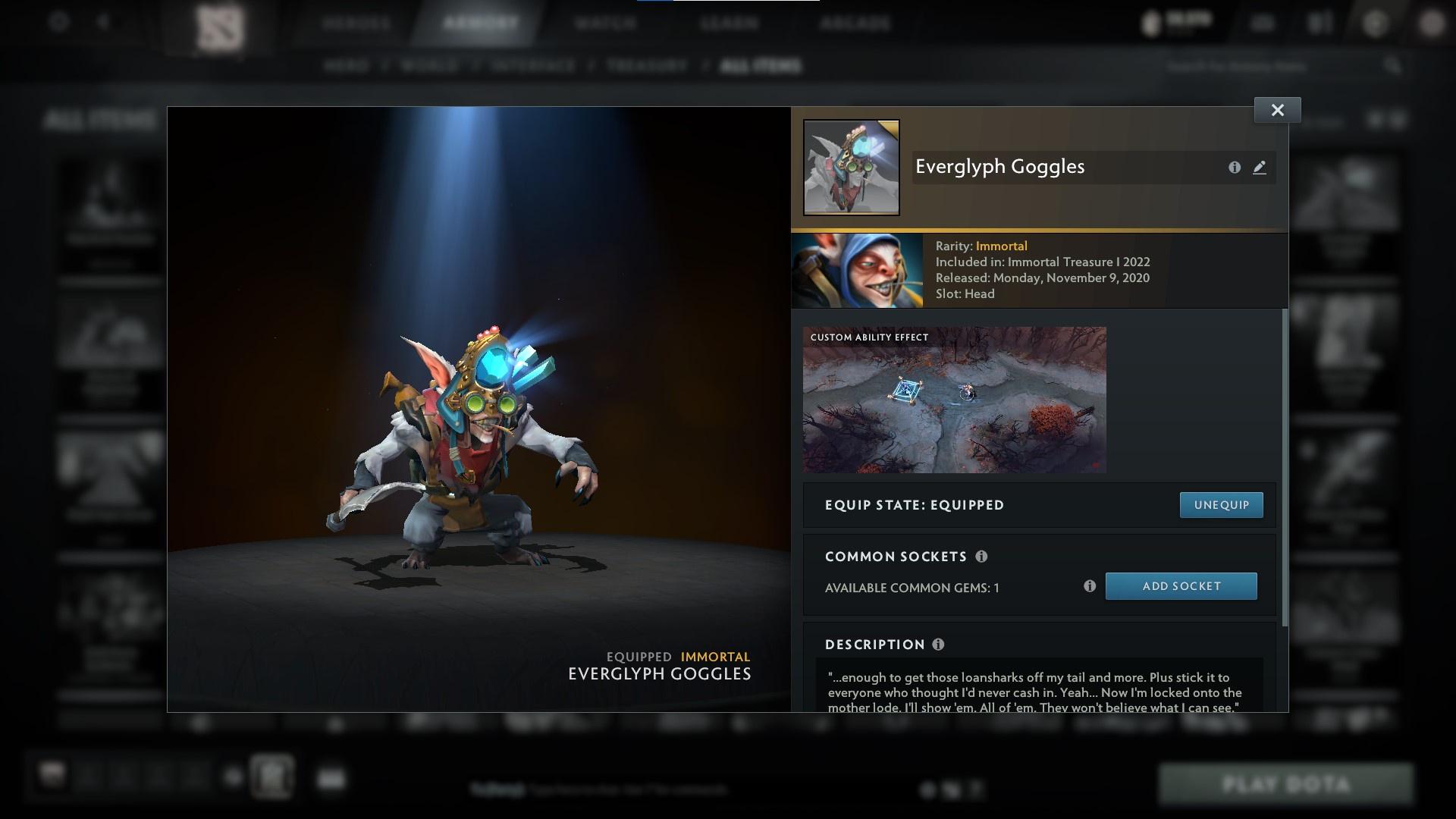Screen dimensions: 1456x819
Task: Open the Available Common Gems info tooltip icon
Action: [x=1090, y=585]
